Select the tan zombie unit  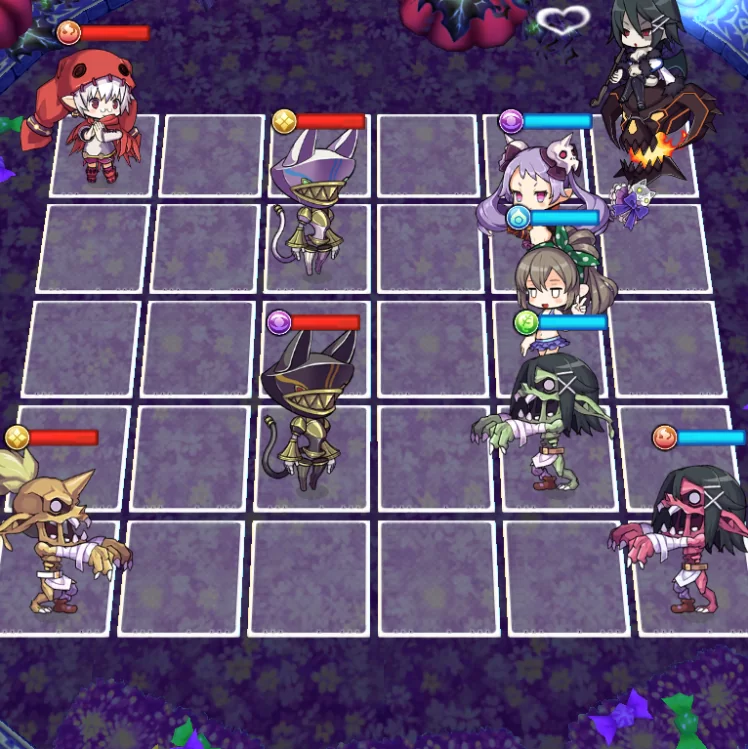(55, 535)
